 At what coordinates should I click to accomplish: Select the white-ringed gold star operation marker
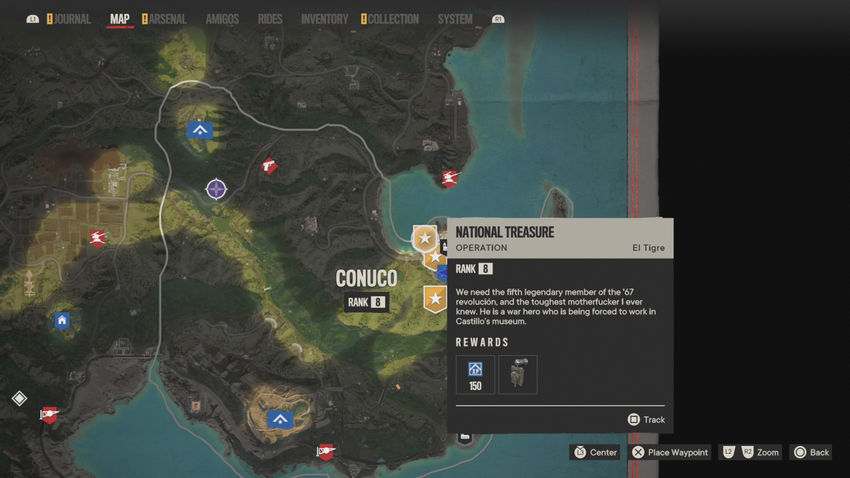(x=425, y=238)
